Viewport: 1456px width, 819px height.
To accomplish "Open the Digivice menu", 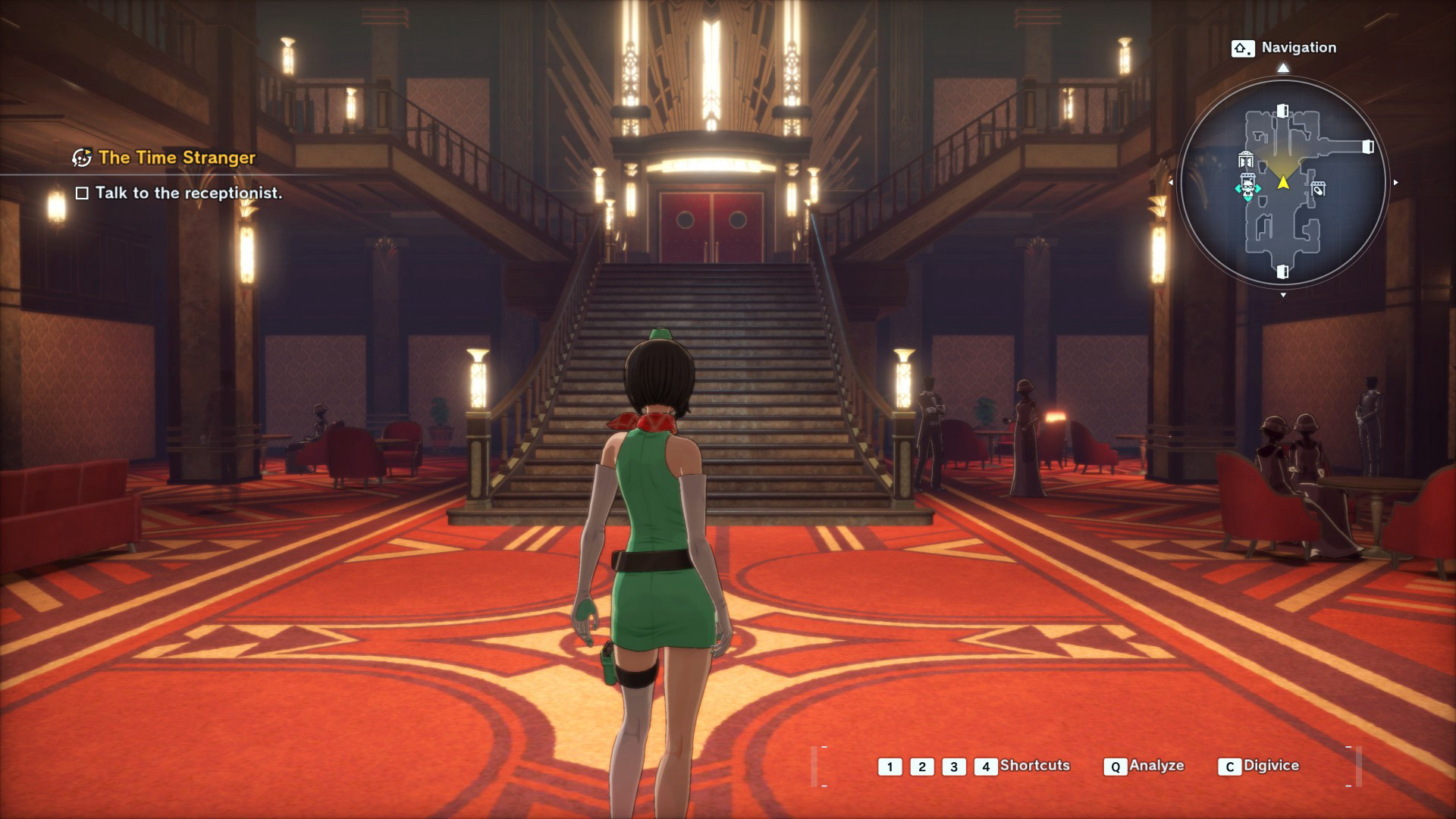I will pos(1270,766).
